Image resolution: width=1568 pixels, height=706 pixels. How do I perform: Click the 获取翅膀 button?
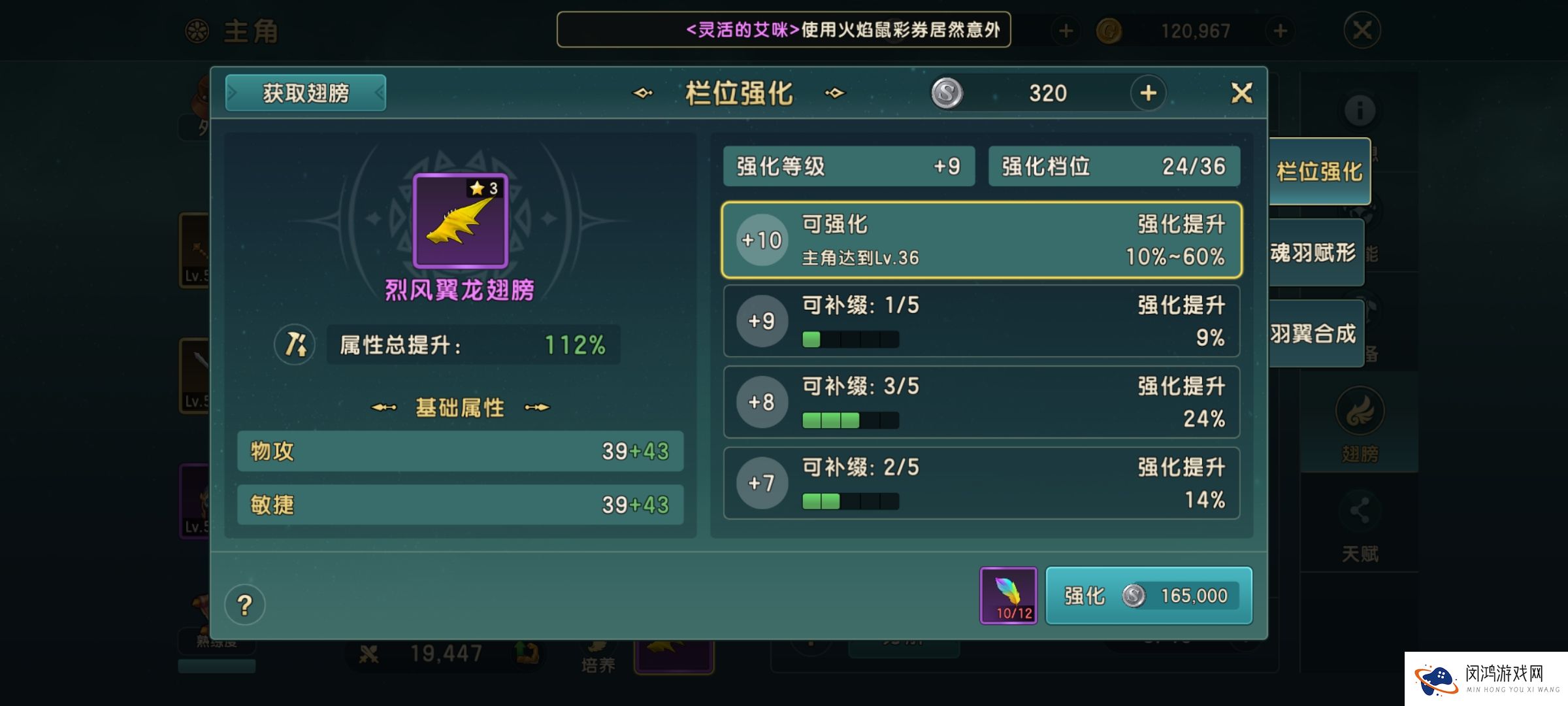click(x=304, y=93)
